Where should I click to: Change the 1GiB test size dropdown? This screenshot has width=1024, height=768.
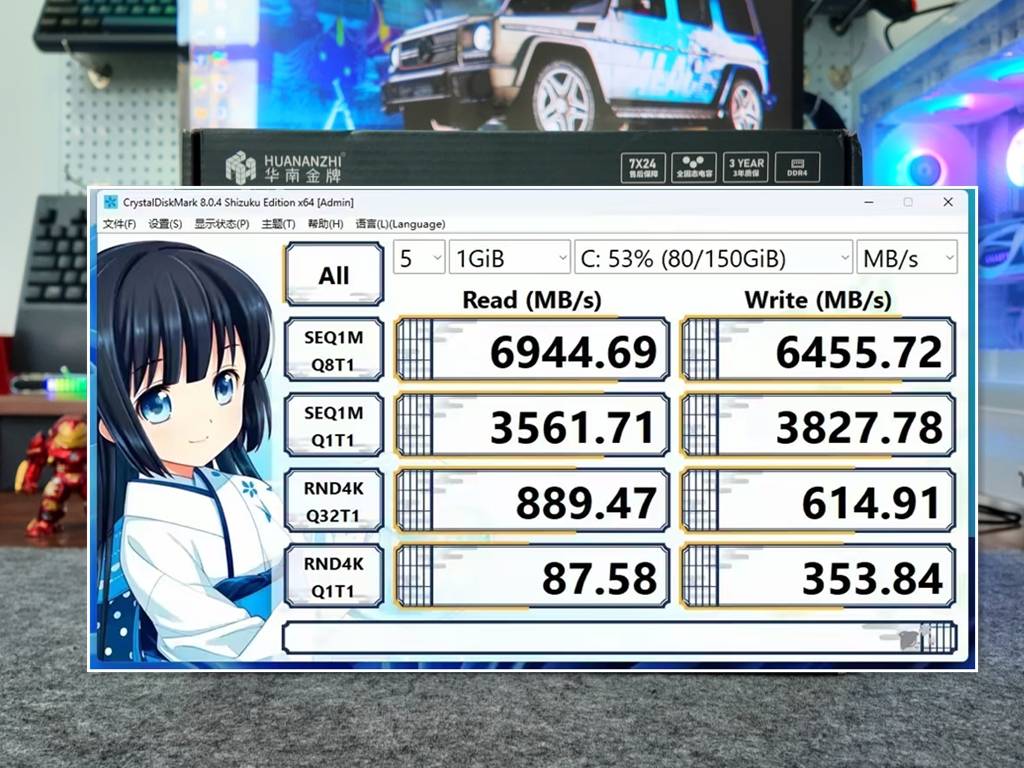click(510, 259)
